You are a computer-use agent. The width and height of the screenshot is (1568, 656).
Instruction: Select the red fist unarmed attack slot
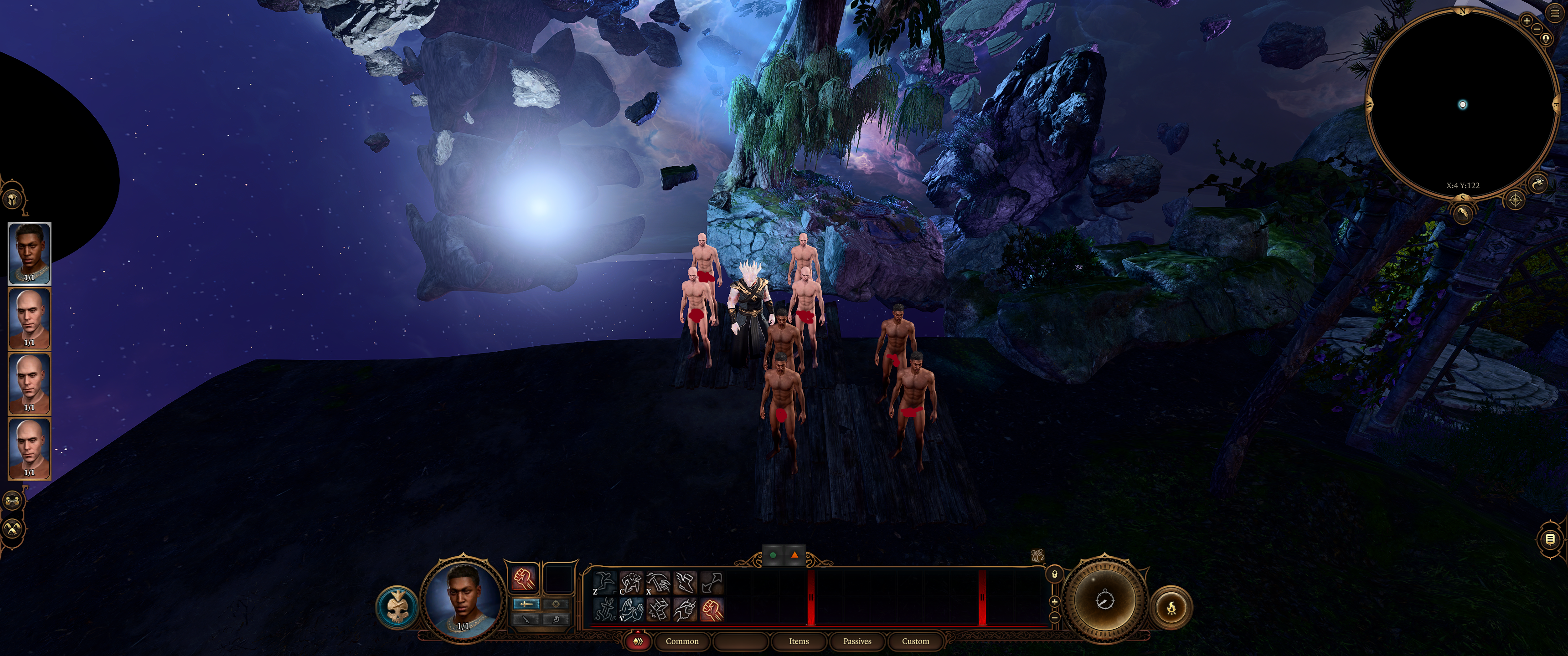tap(523, 579)
